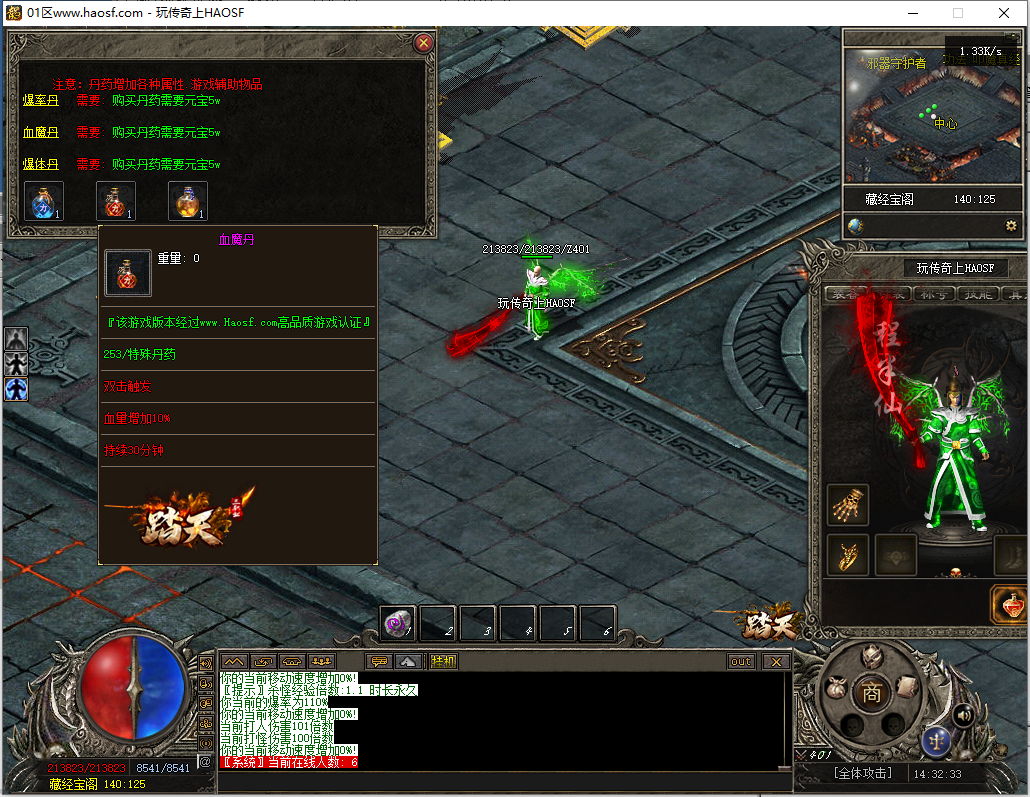Use the purple item in hotbar slot 1
Screen dimensions: 1030x797
398,624
